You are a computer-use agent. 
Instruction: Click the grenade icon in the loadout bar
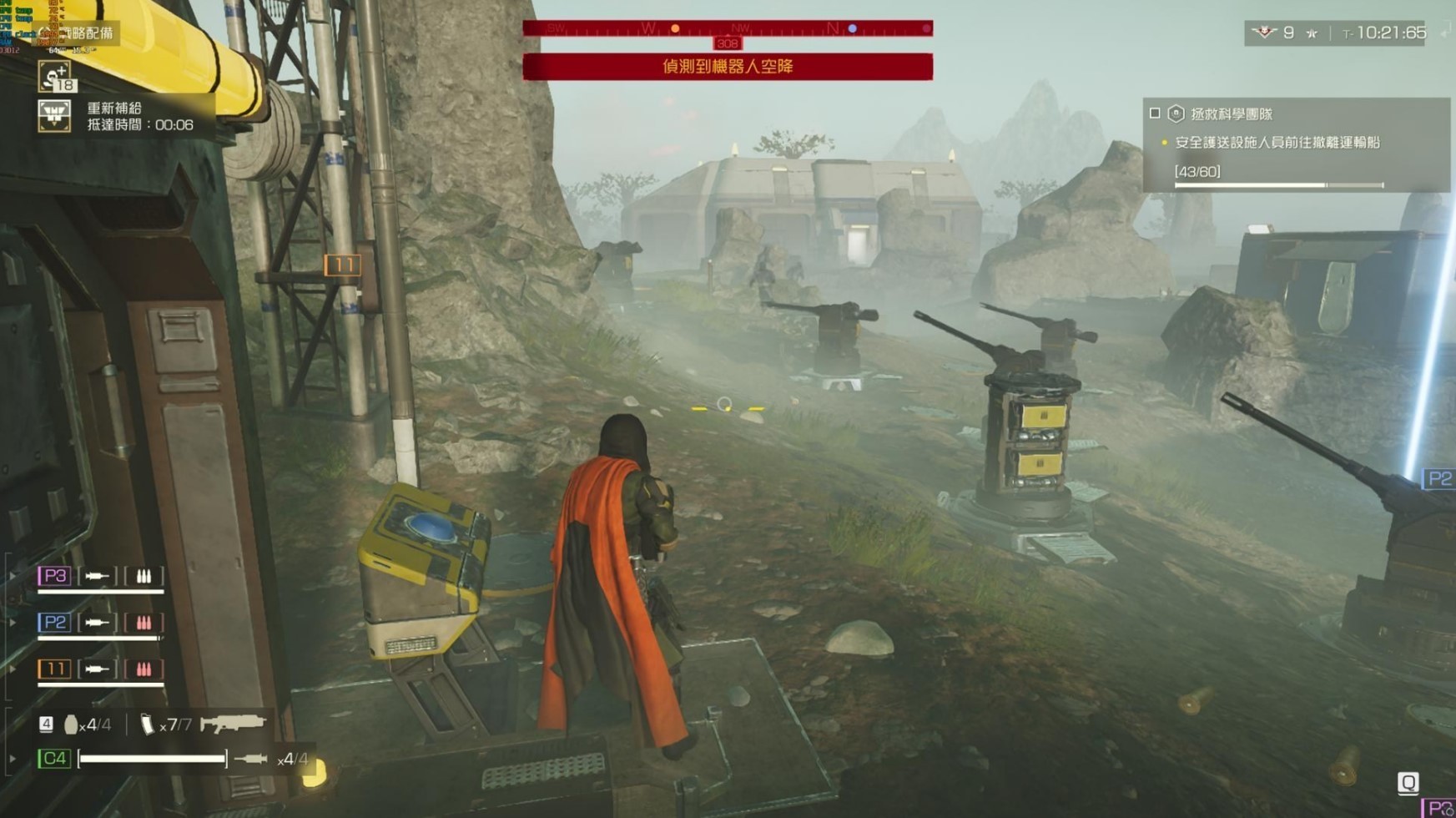(71, 725)
